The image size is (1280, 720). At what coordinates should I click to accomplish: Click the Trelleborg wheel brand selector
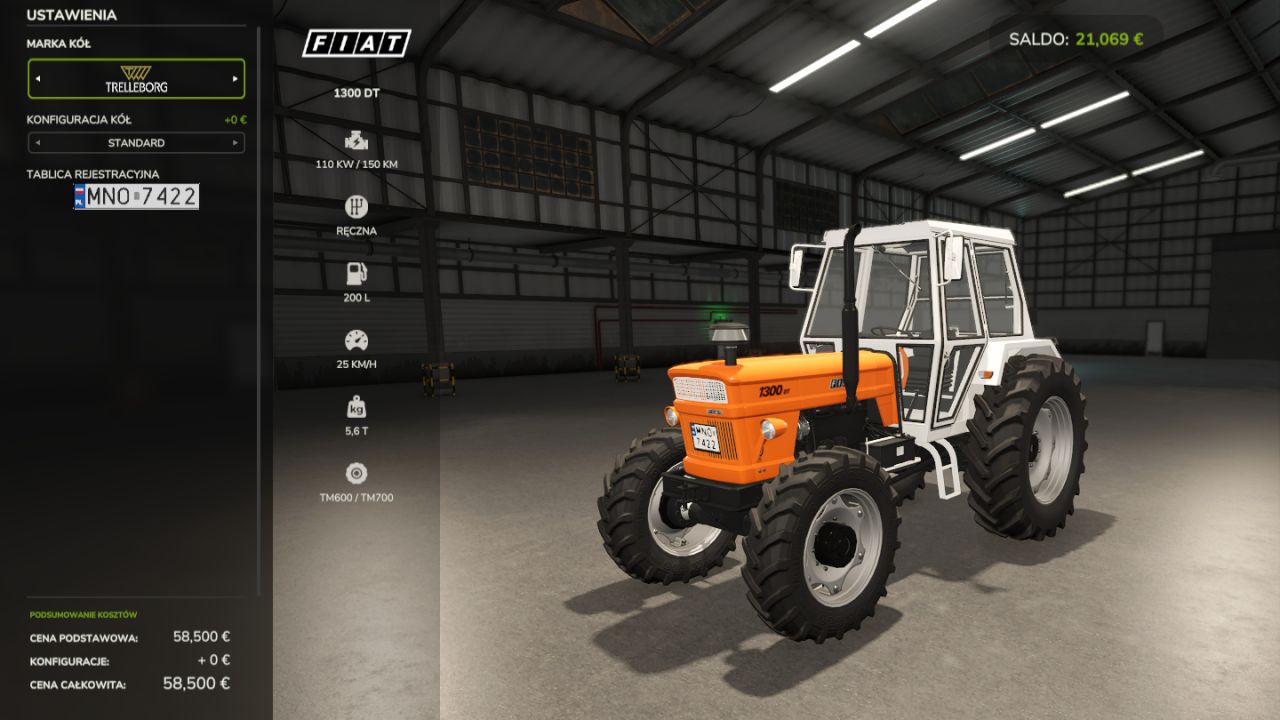[137, 79]
